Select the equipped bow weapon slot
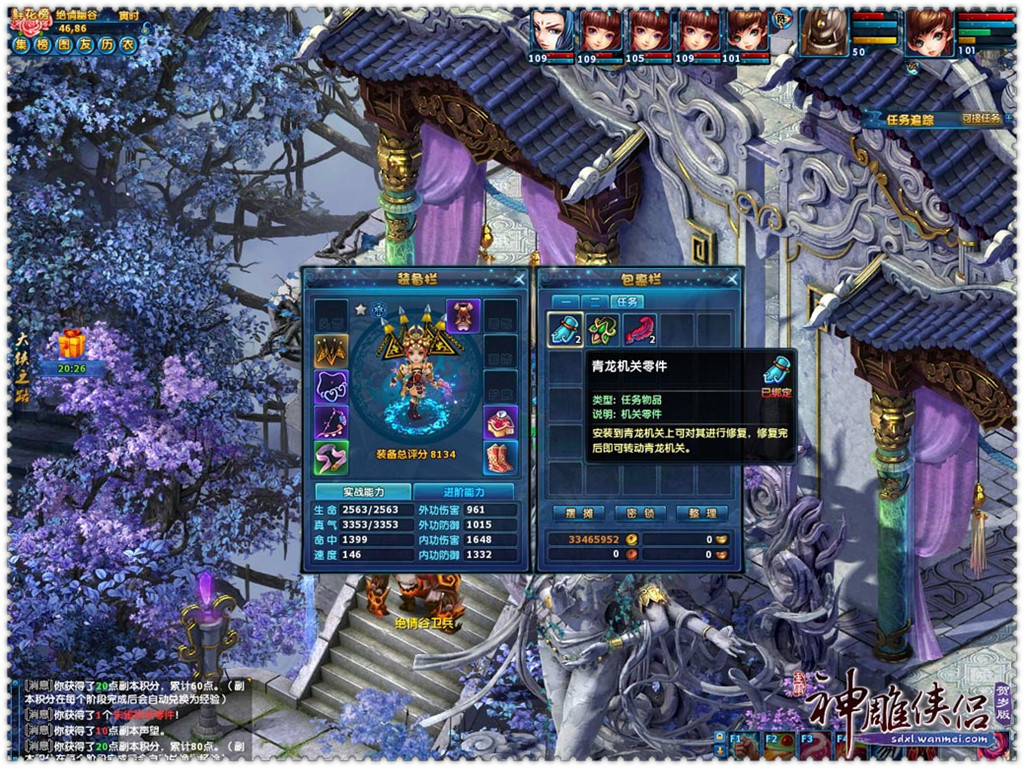Image resolution: width=1024 pixels, height=768 pixels. point(331,421)
